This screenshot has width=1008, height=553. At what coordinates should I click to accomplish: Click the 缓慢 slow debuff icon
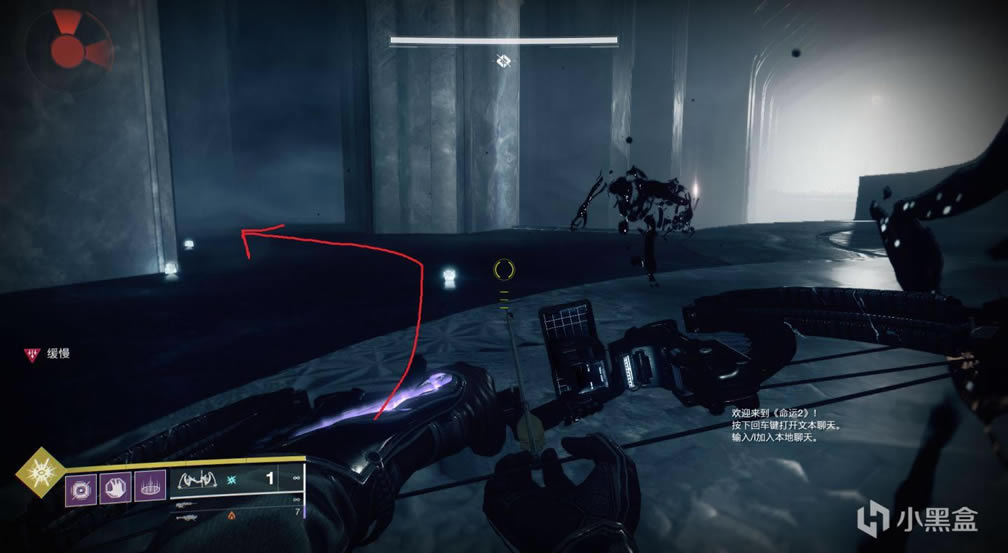31,353
